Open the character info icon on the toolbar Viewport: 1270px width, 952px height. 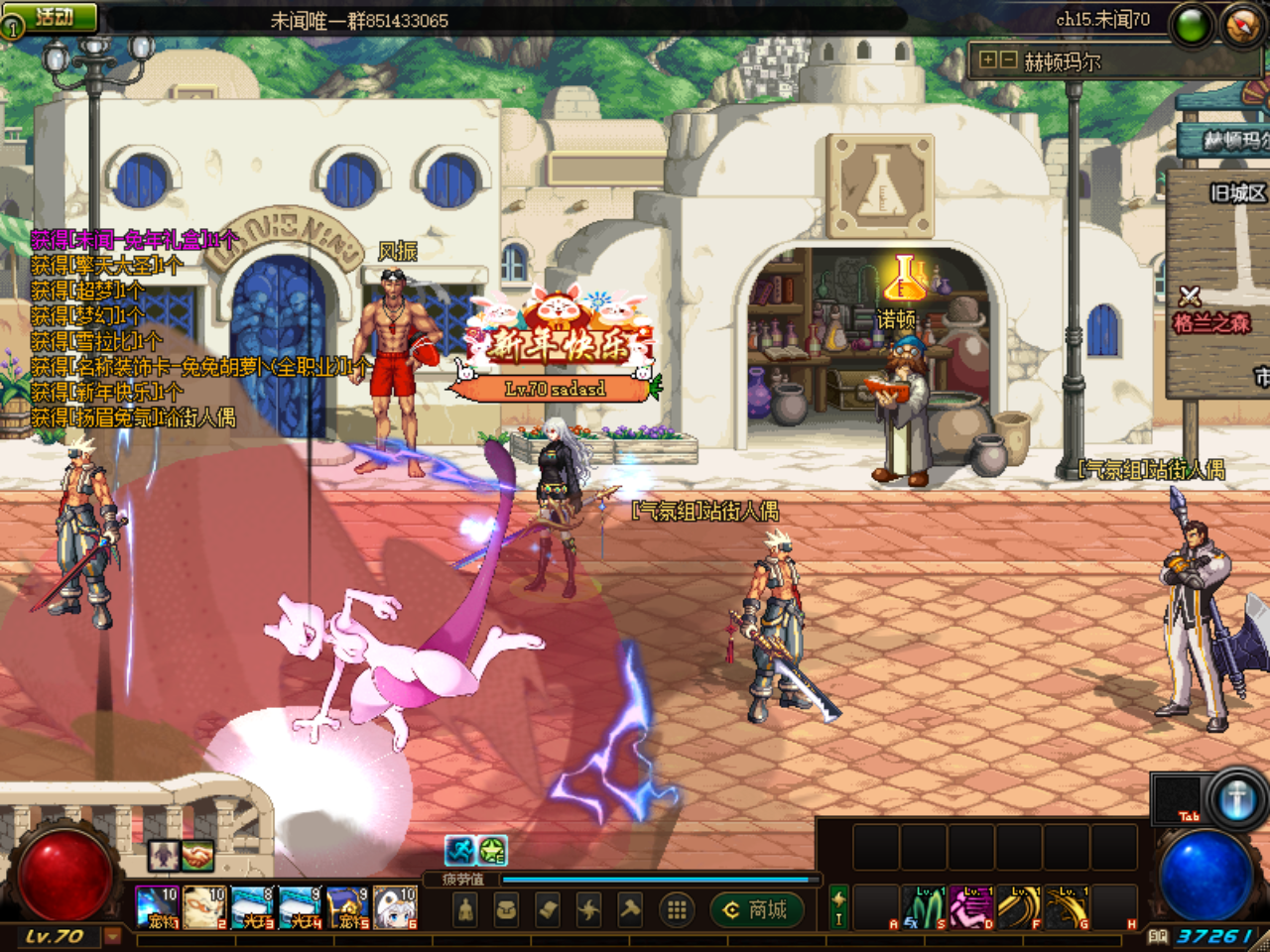pyautogui.click(x=464, y=908)
